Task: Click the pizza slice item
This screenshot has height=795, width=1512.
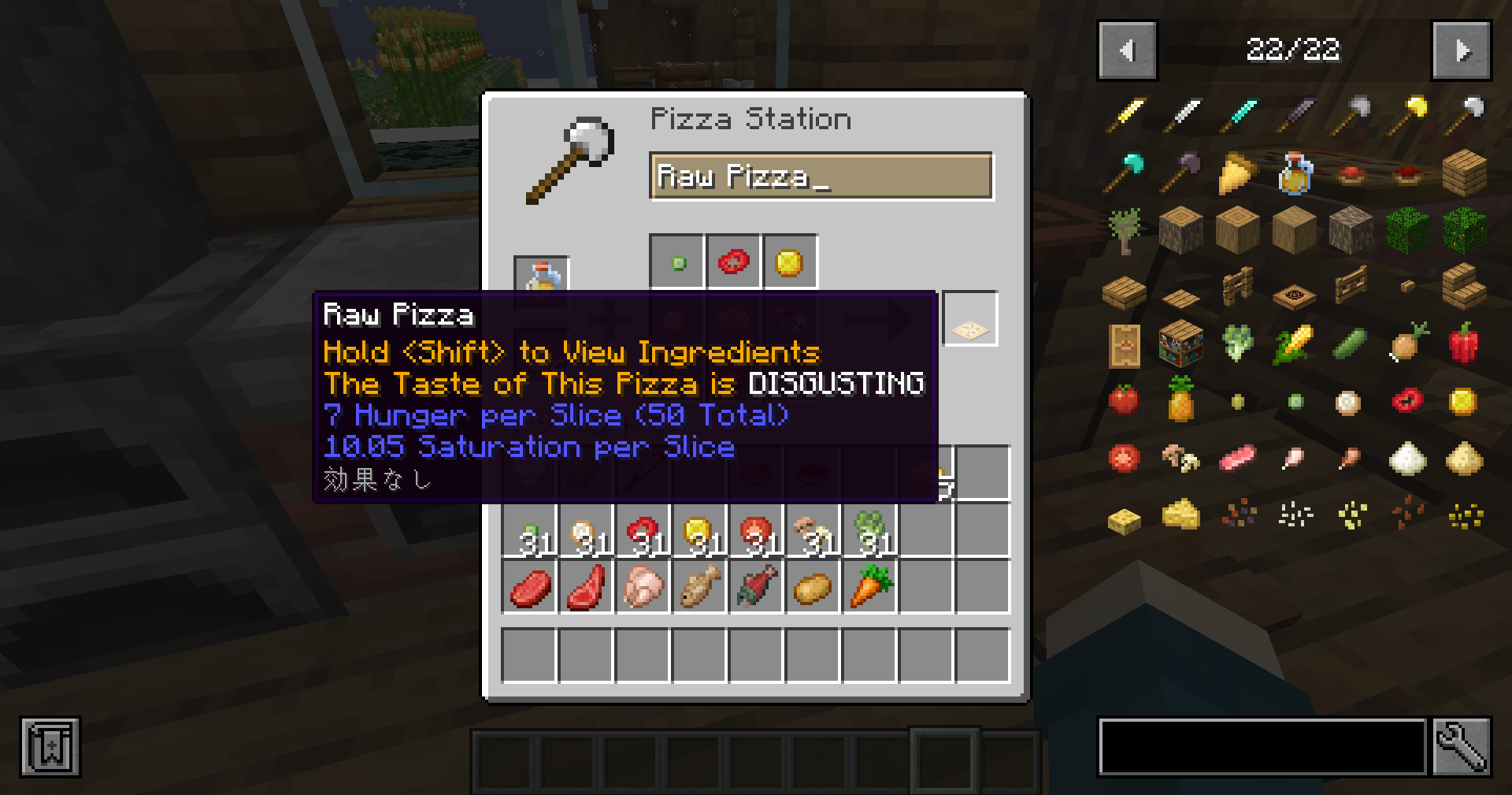Action: coord(1238,175)
